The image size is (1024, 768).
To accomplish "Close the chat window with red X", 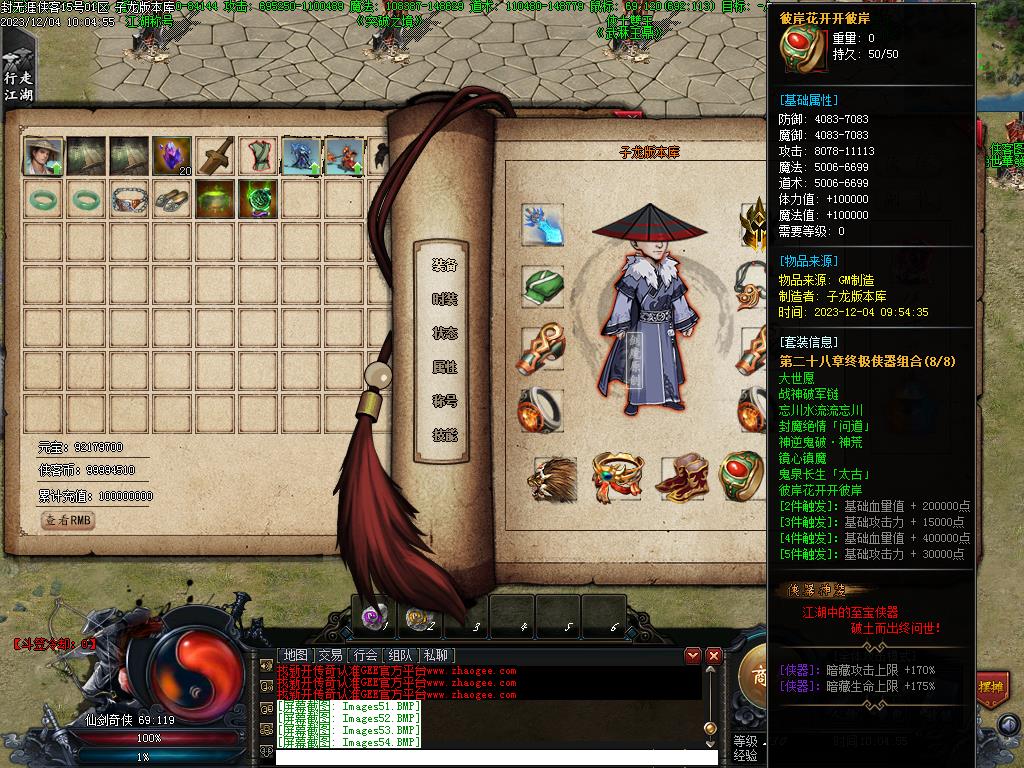I will pos(714,655).
